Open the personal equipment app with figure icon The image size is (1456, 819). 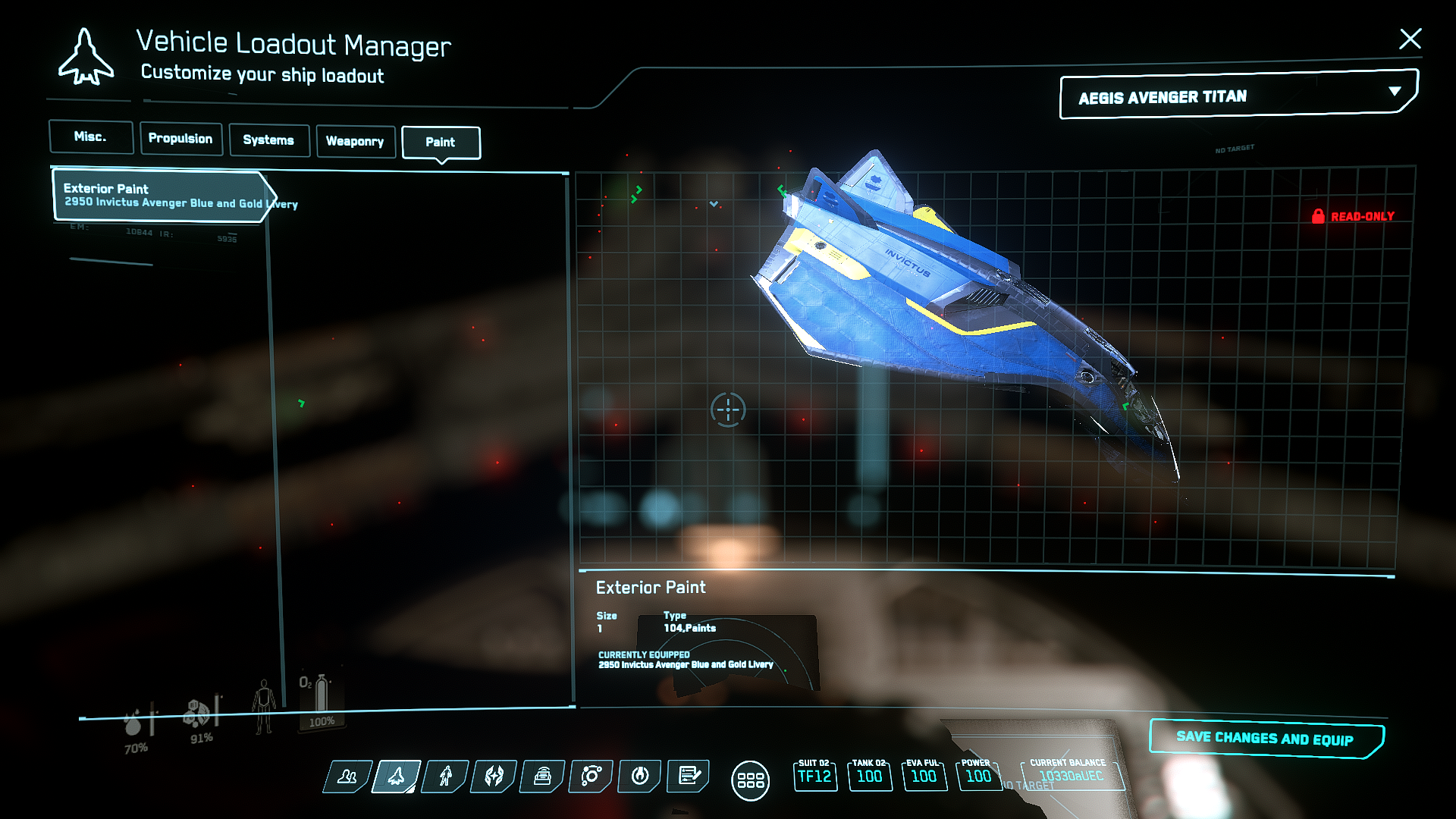446,776
